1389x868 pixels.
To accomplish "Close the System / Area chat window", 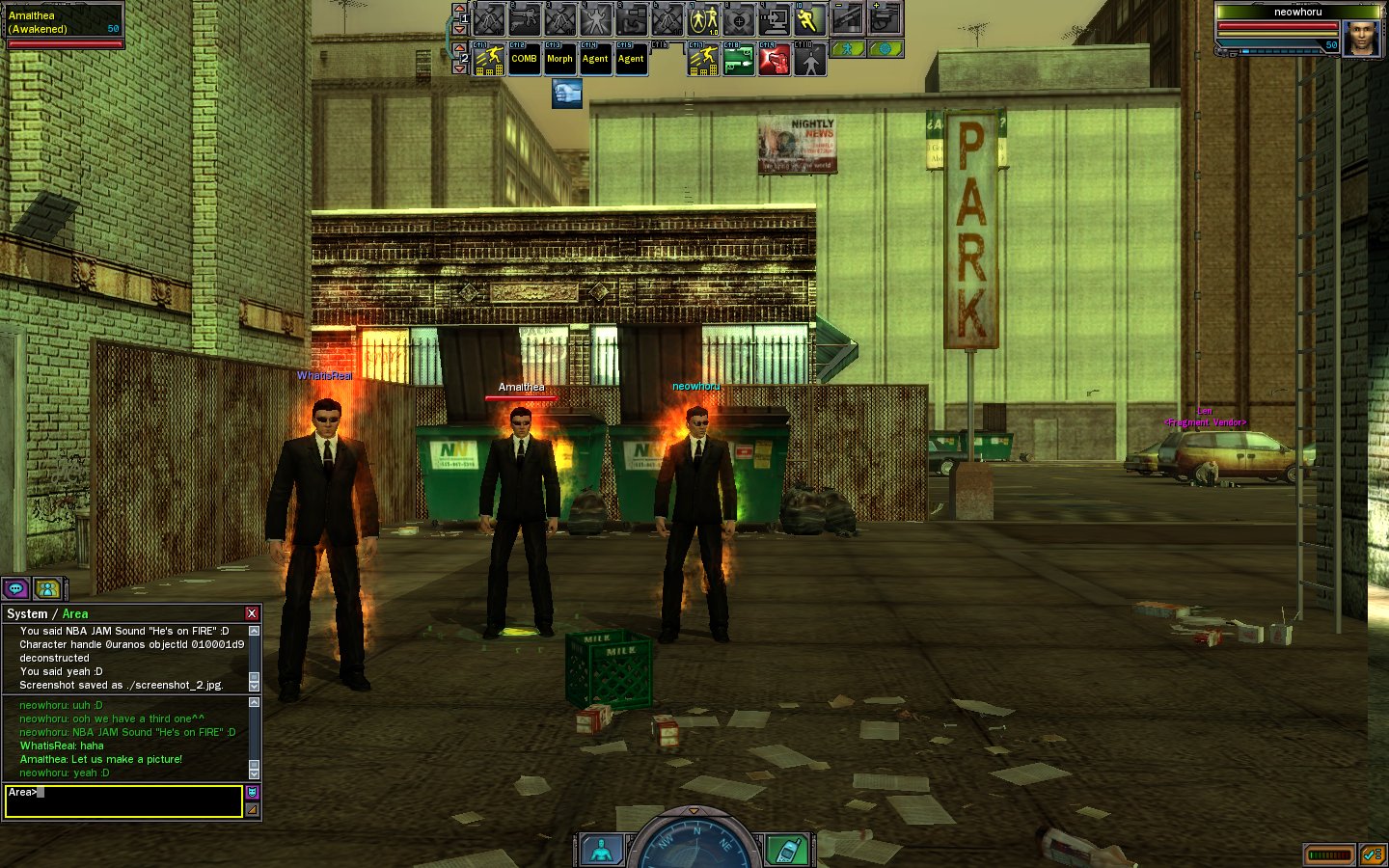I will (x=252, y=613).
